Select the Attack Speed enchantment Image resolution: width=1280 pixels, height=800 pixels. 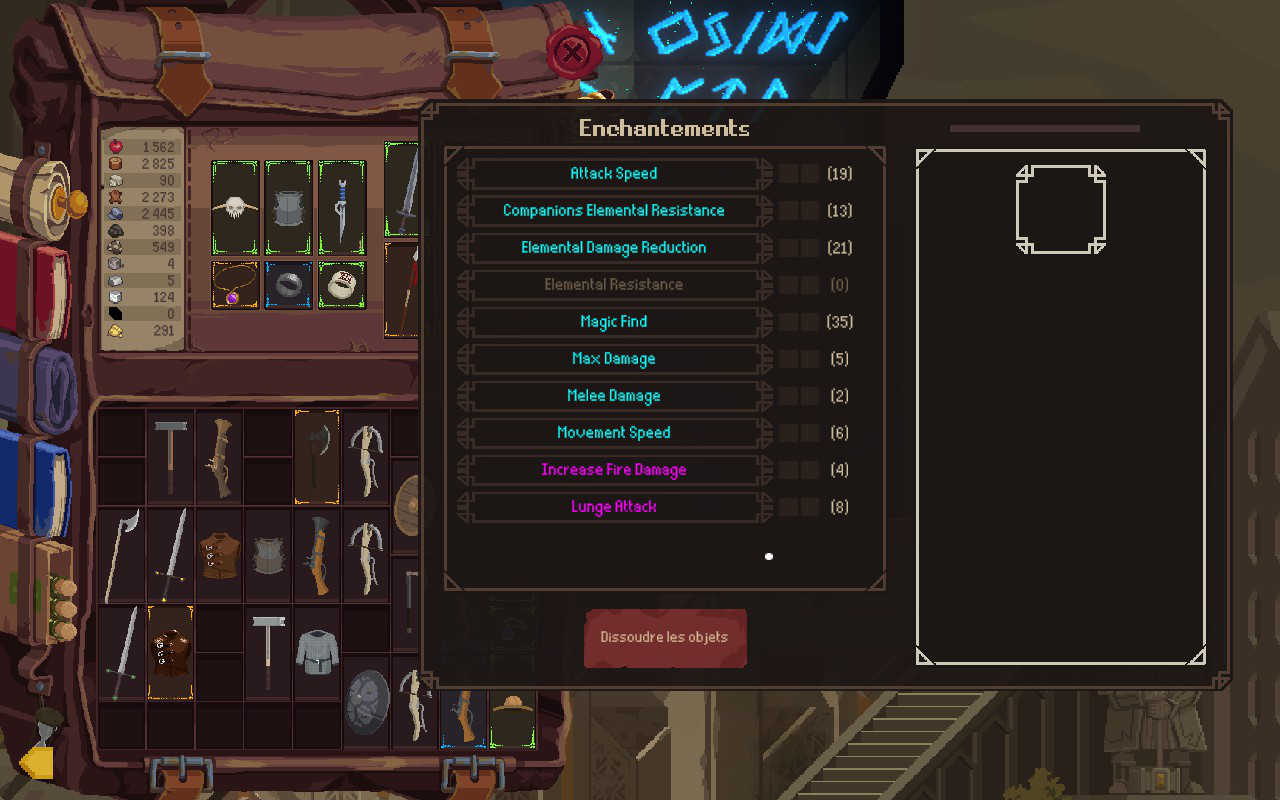point(613,174)
